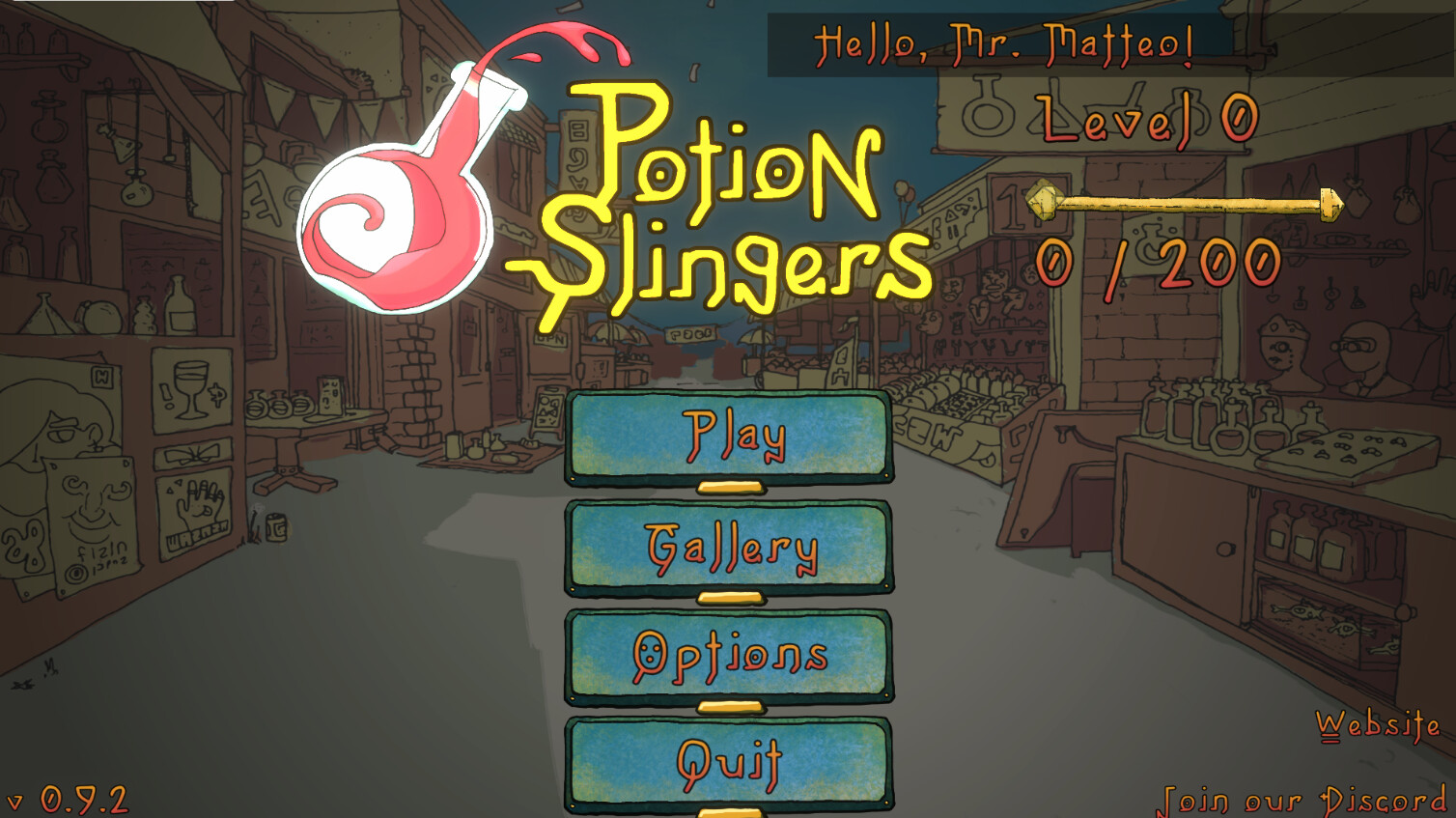Click the gold bar under the Play button
The image size is (1456, 818).
[x=729, y=488]
